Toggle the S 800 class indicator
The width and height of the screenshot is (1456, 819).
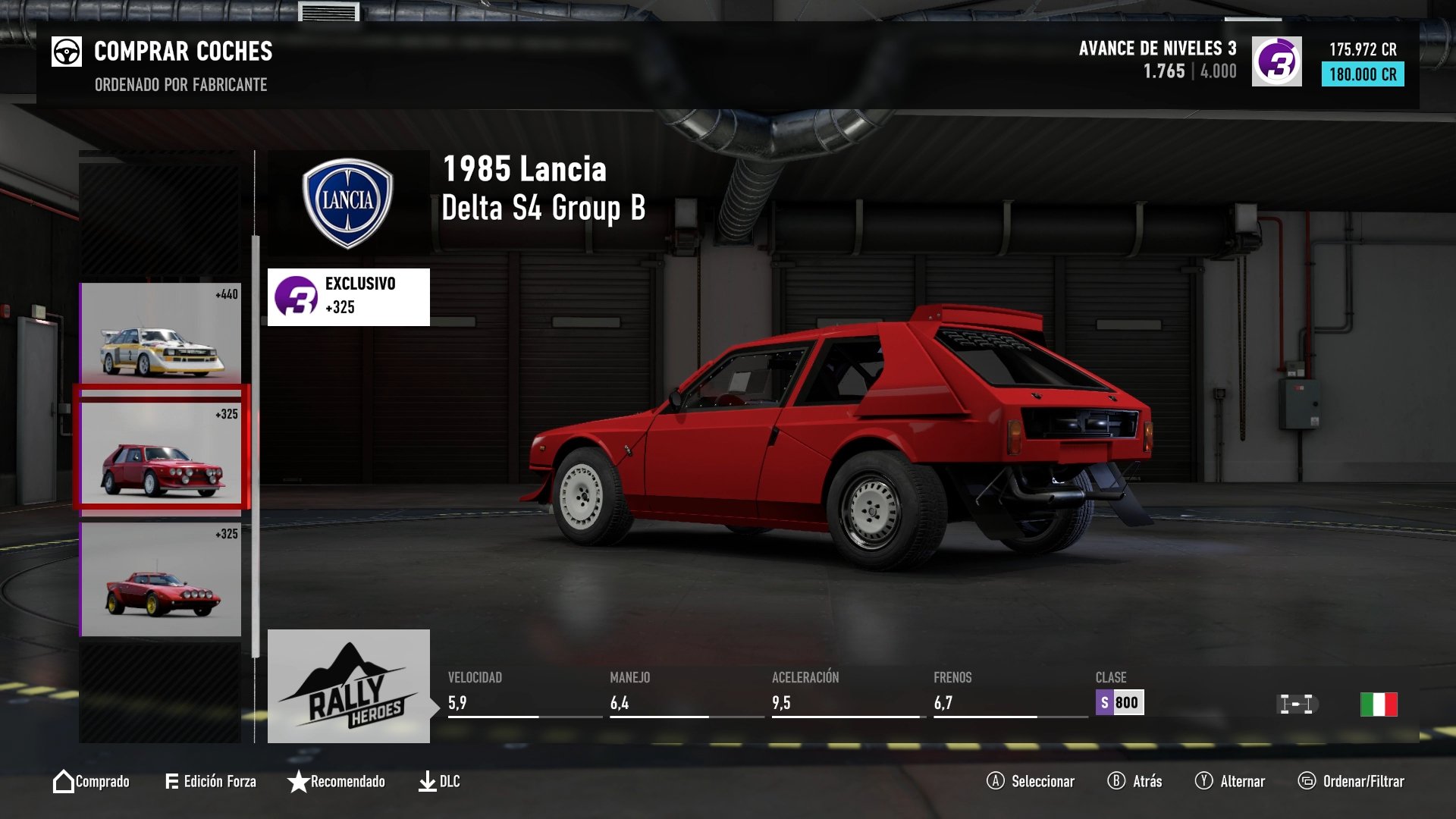point(1120,702)
